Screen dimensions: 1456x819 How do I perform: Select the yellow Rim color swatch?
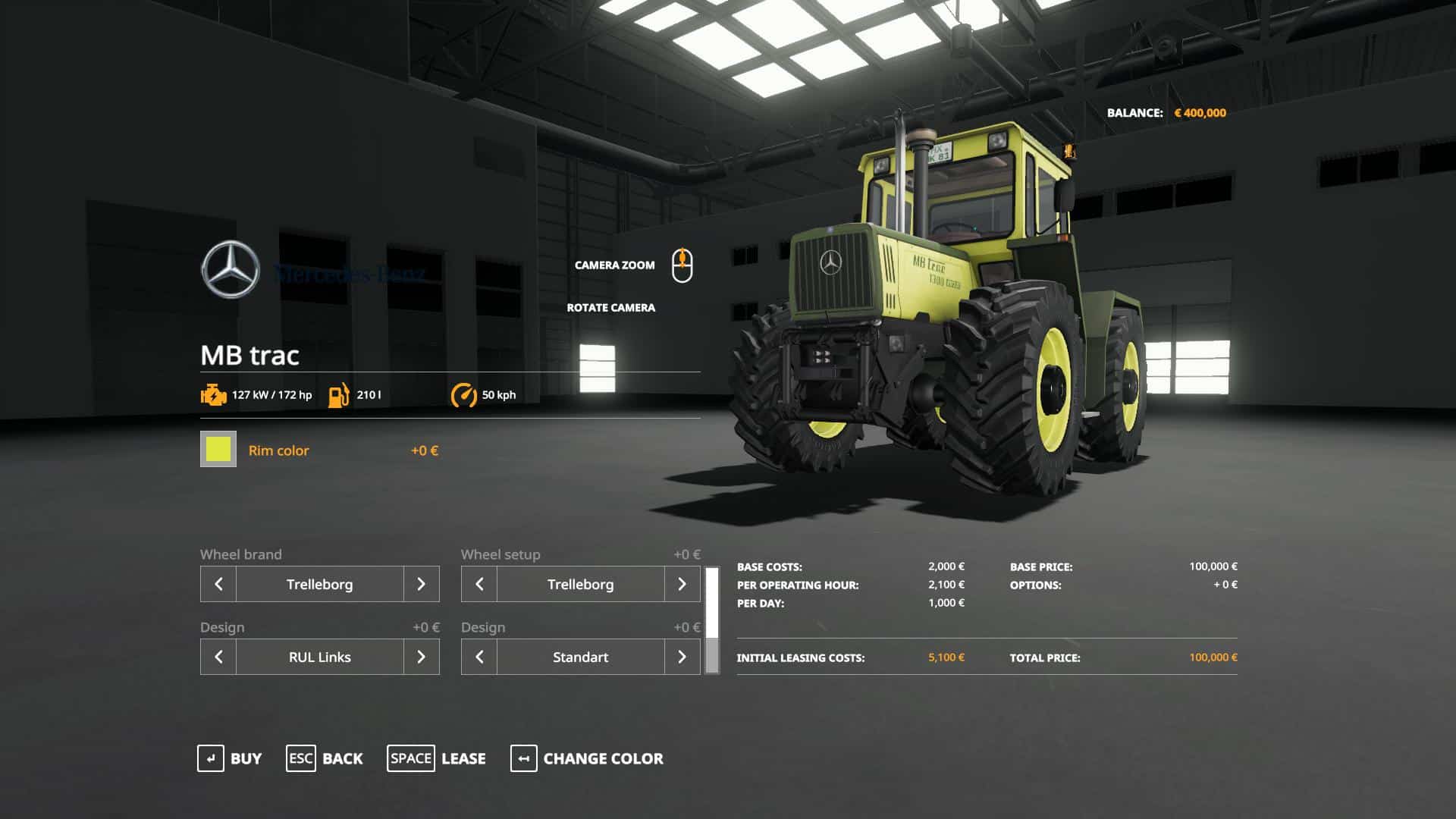point(218,450)
